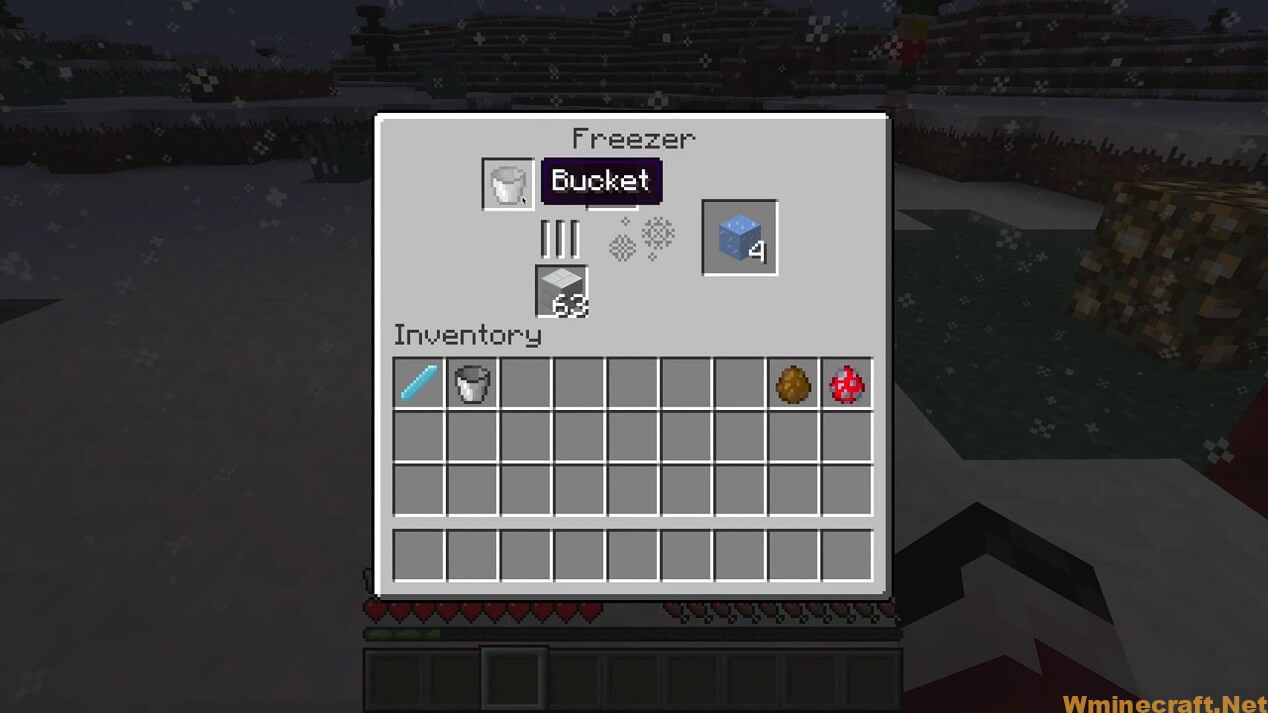This screenshot has height=713, width=1268.
Task: Select the 63-stack gray block fuel slot
Action: tap(561, 291)
